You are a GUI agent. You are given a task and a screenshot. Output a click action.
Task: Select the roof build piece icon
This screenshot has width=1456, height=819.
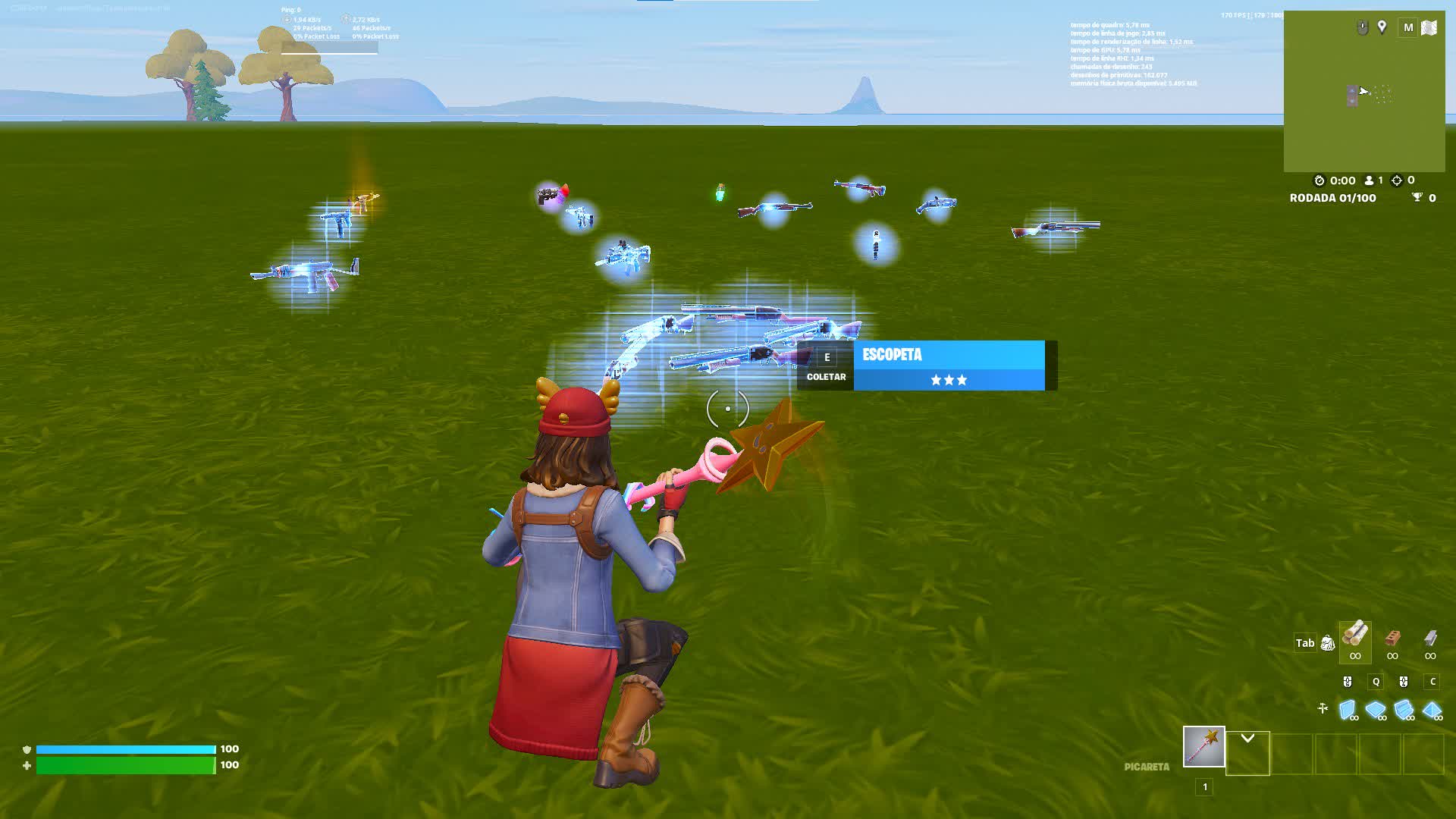click(1431, 708)
